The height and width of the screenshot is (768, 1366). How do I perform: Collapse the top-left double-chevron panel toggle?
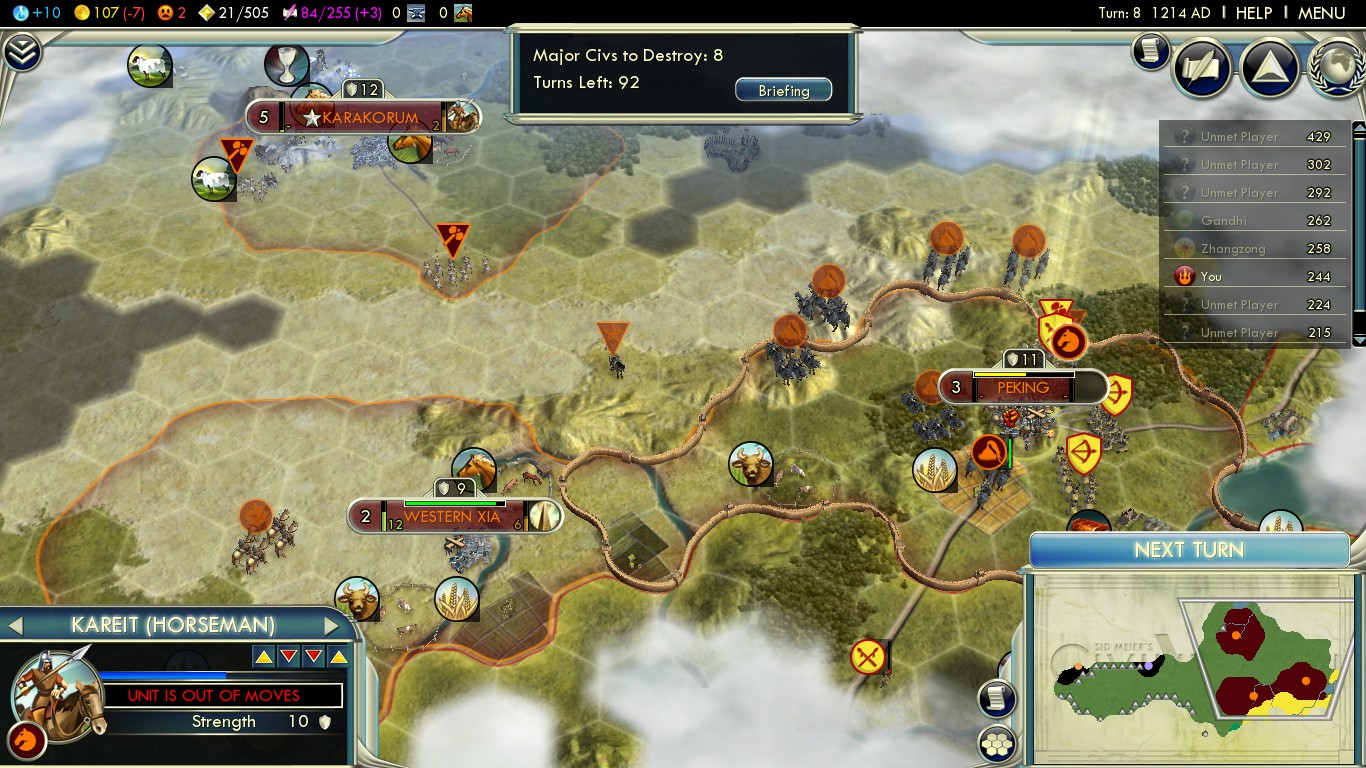[21, 52]
